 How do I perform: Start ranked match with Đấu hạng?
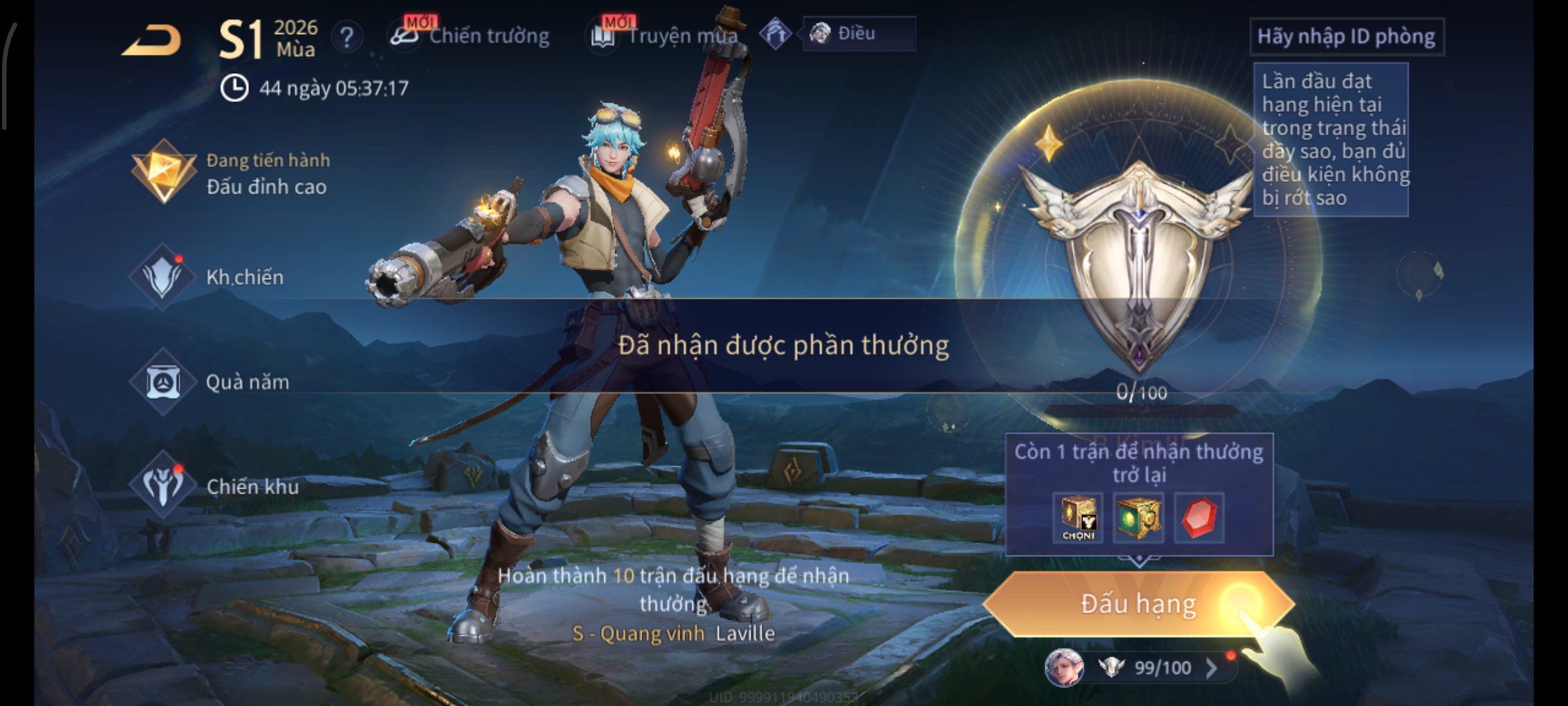point(1138,604)
